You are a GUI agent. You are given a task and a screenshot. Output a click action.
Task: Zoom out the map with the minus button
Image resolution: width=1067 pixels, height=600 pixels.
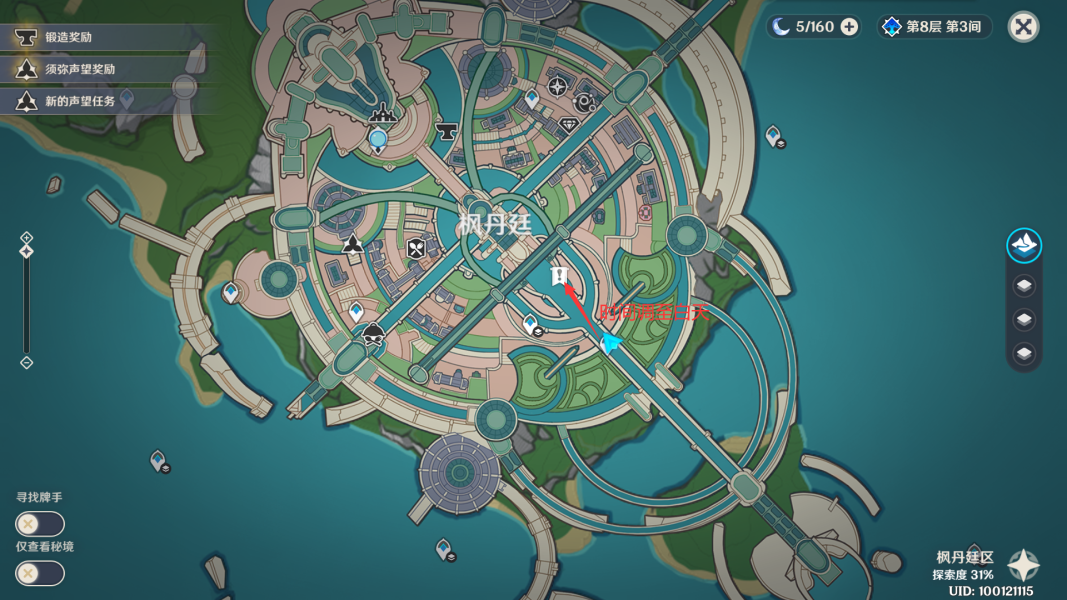(x=27, y=362)
